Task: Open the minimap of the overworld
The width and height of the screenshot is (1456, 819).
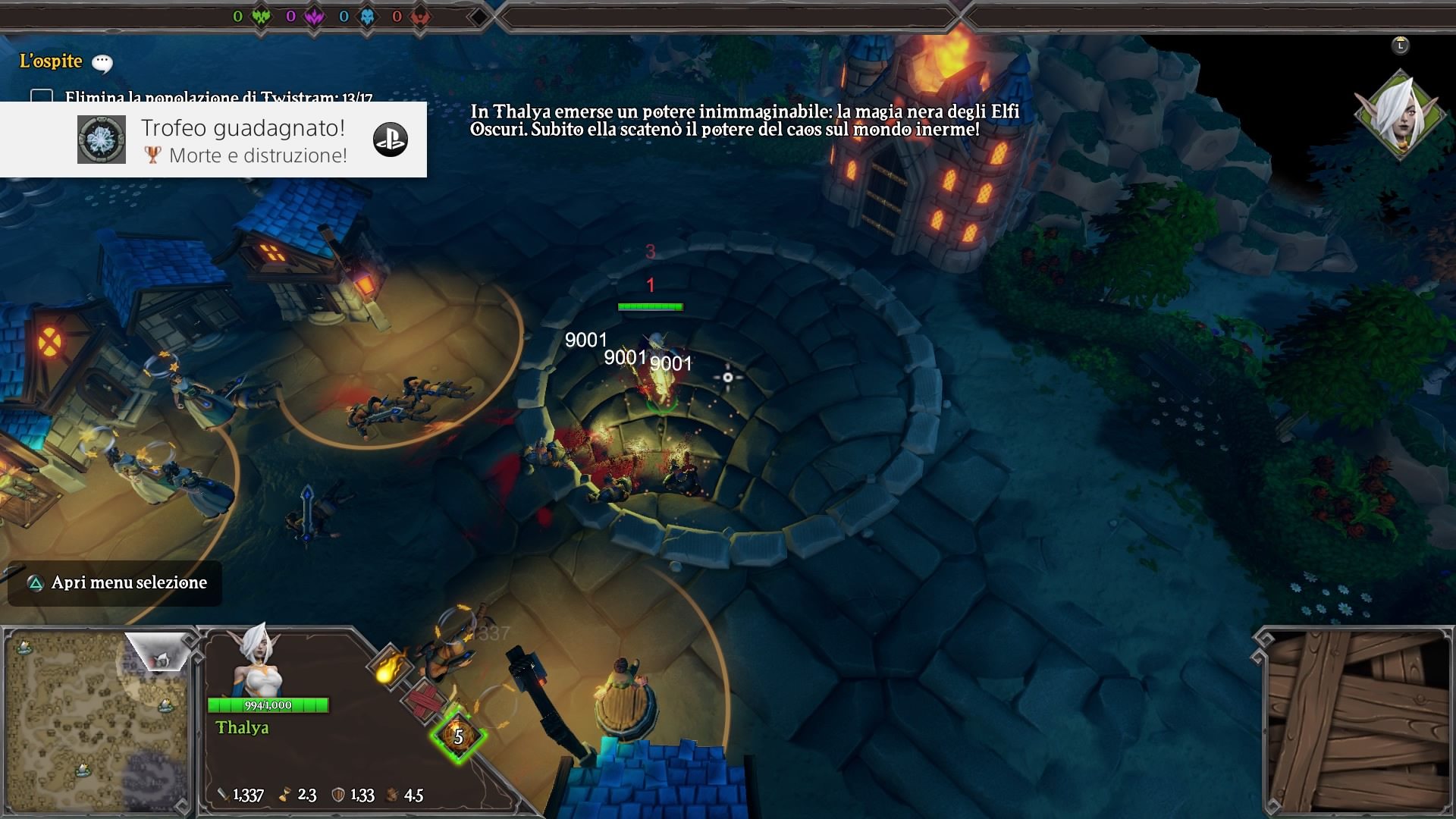Action: pos(96,720)
